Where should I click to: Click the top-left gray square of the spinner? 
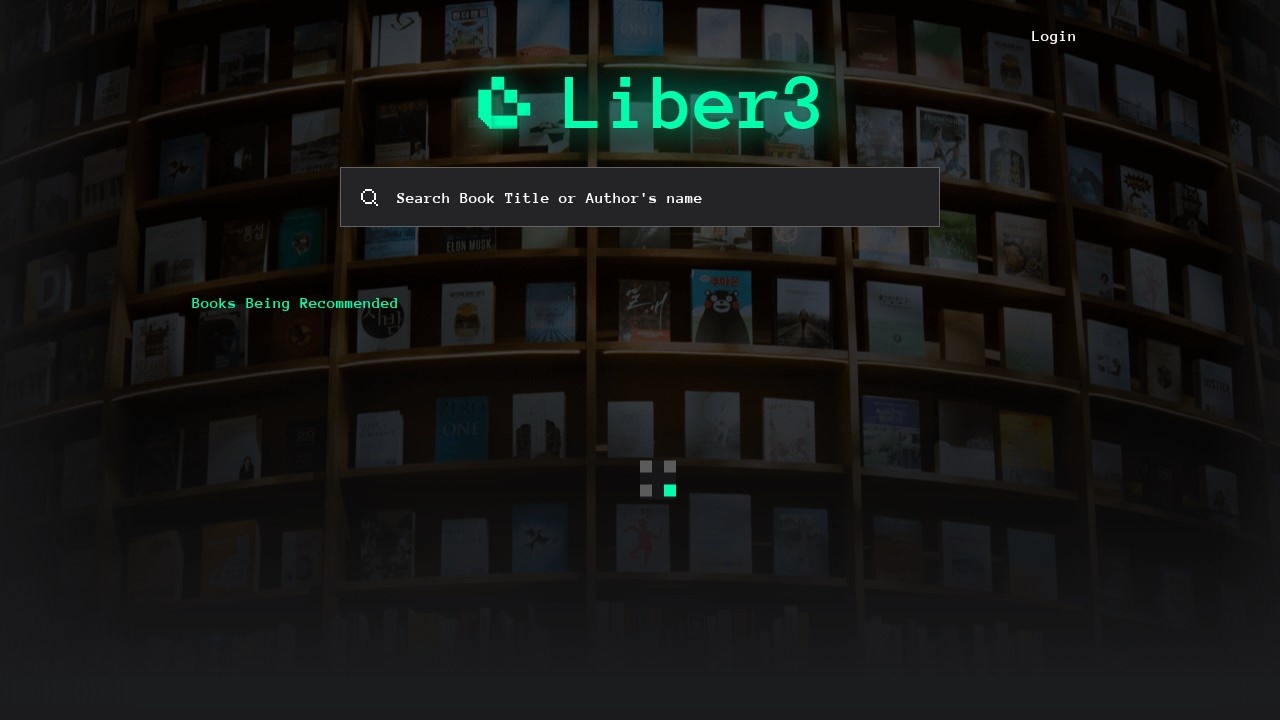click(646, 466)
